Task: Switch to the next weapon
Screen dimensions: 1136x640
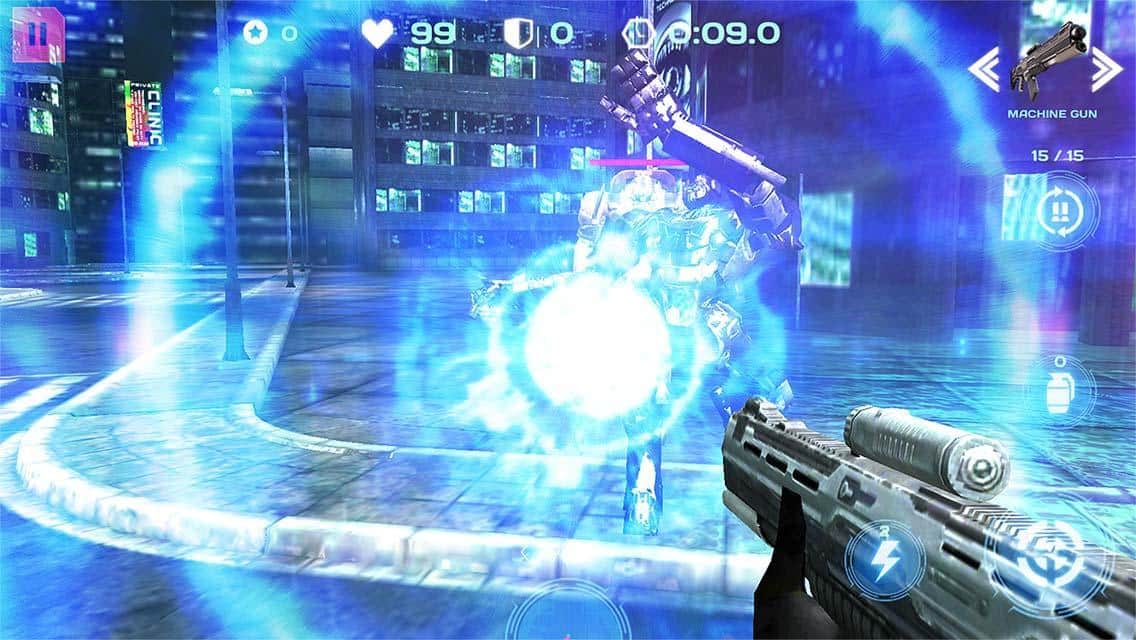Action: [1105, 68]
